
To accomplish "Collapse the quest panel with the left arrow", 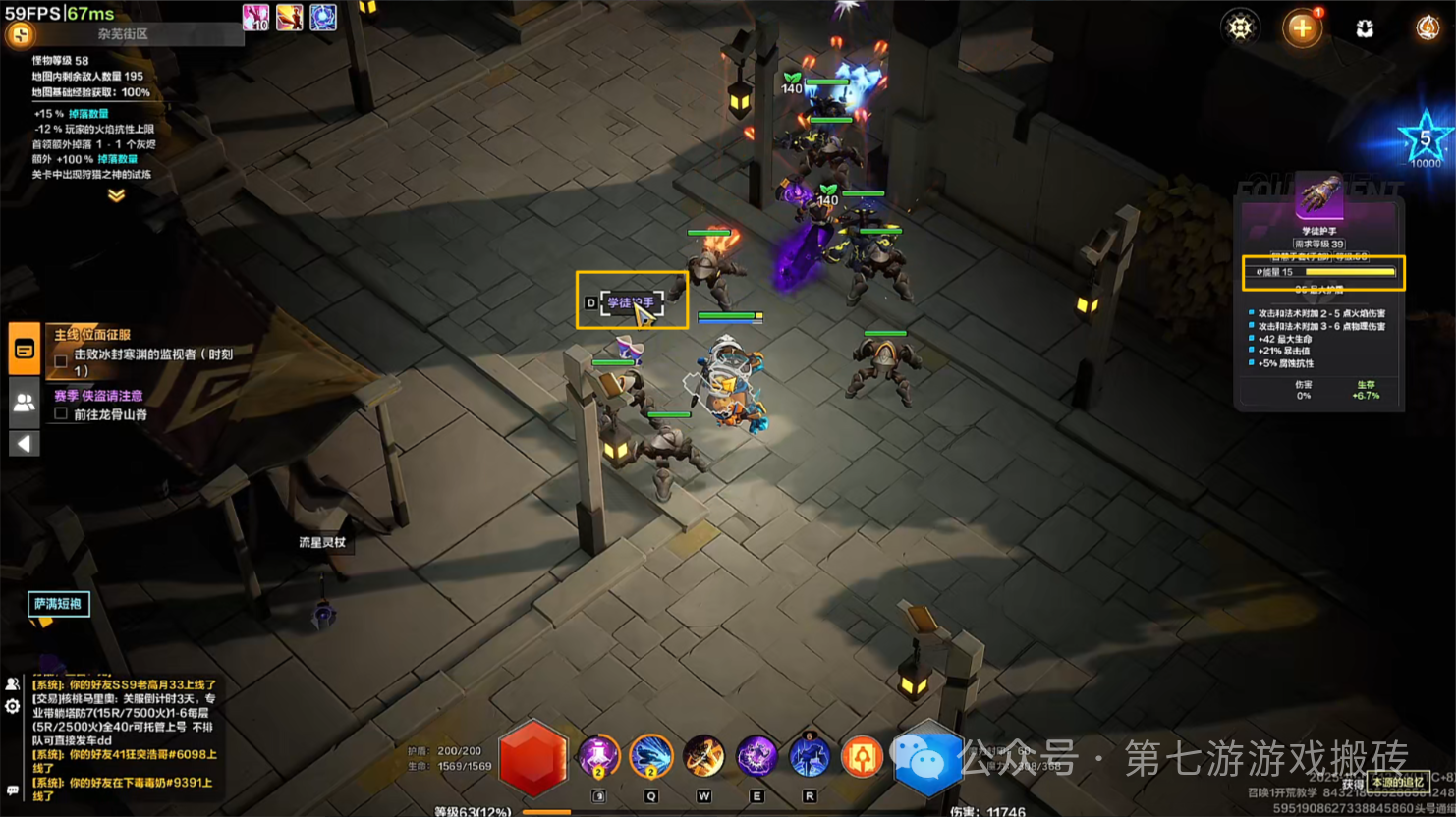I will (x=25, y=444).
